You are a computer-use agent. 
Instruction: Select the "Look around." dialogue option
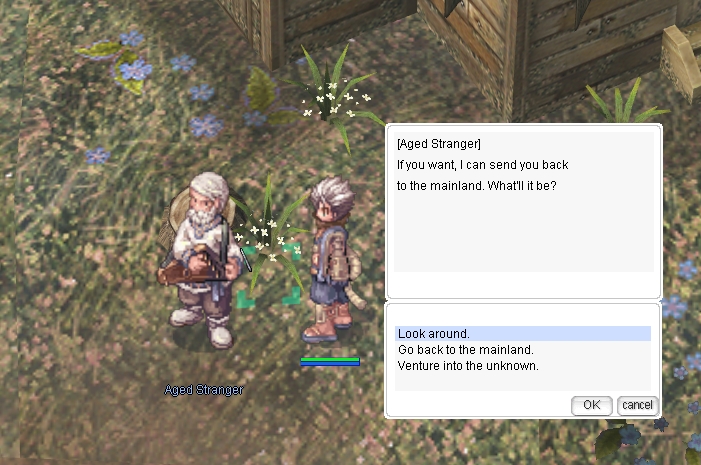(434, 334)
